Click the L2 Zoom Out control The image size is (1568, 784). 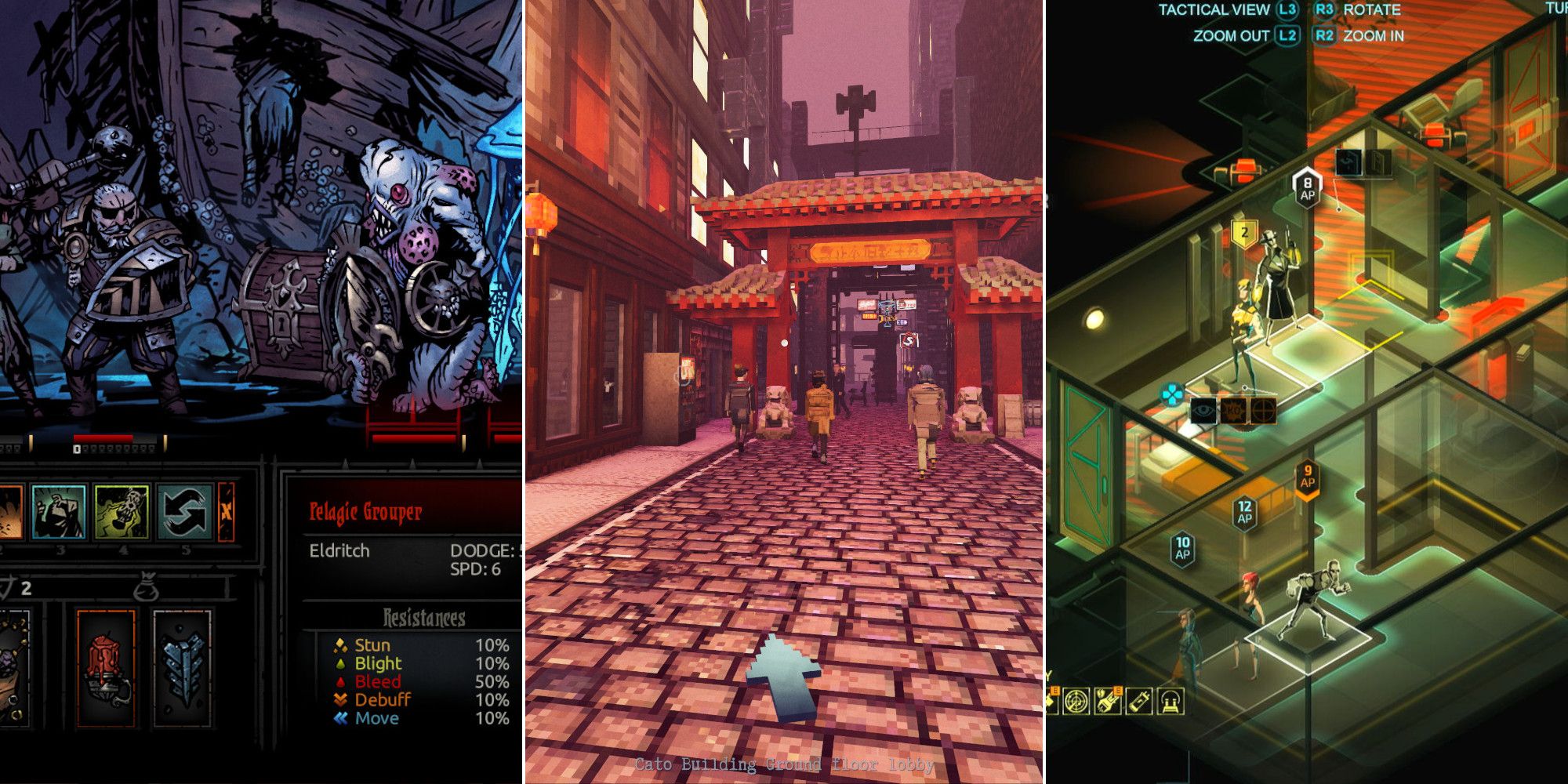click(1287, 35)
